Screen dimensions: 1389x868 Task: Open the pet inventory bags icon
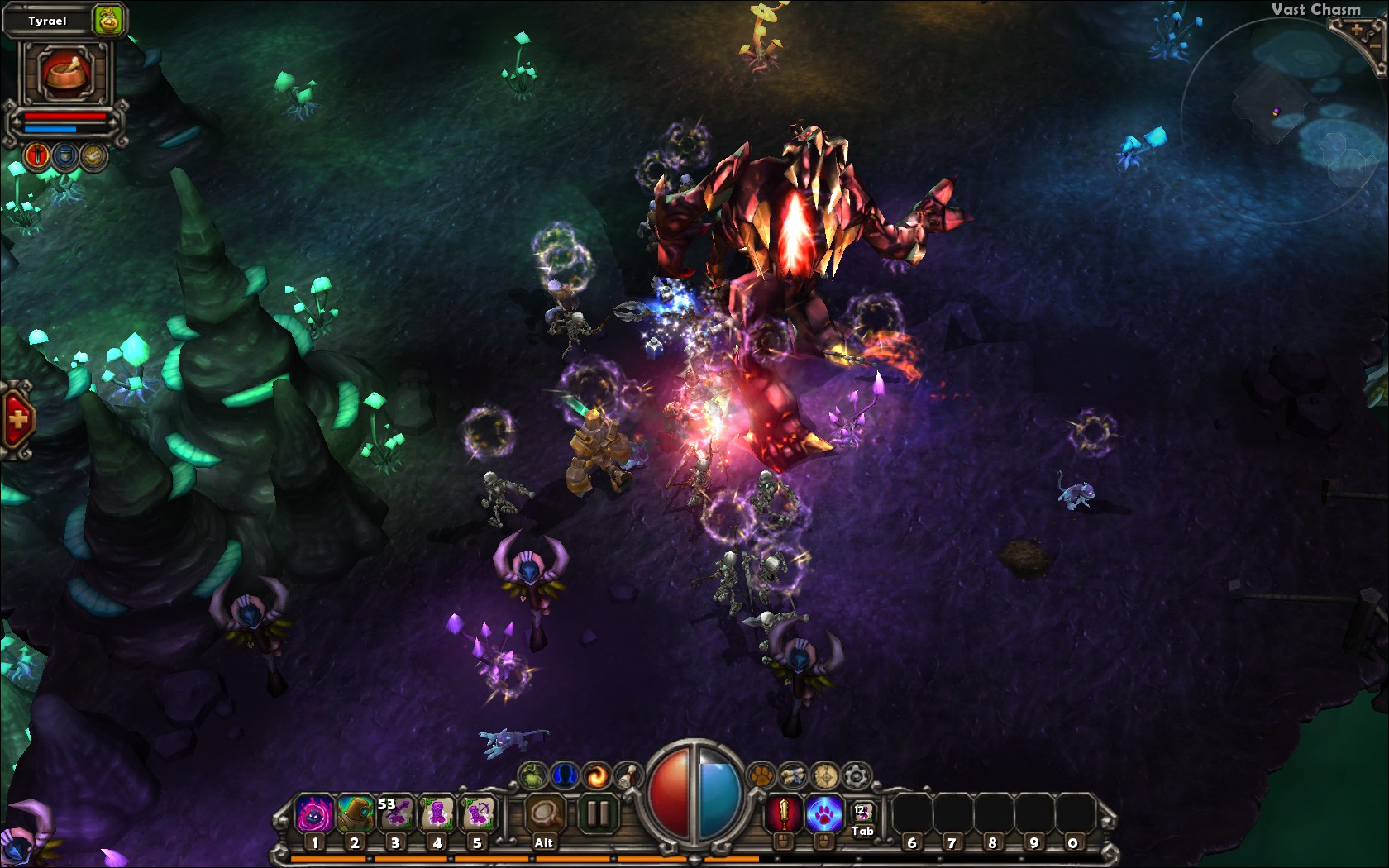(794, 775)
